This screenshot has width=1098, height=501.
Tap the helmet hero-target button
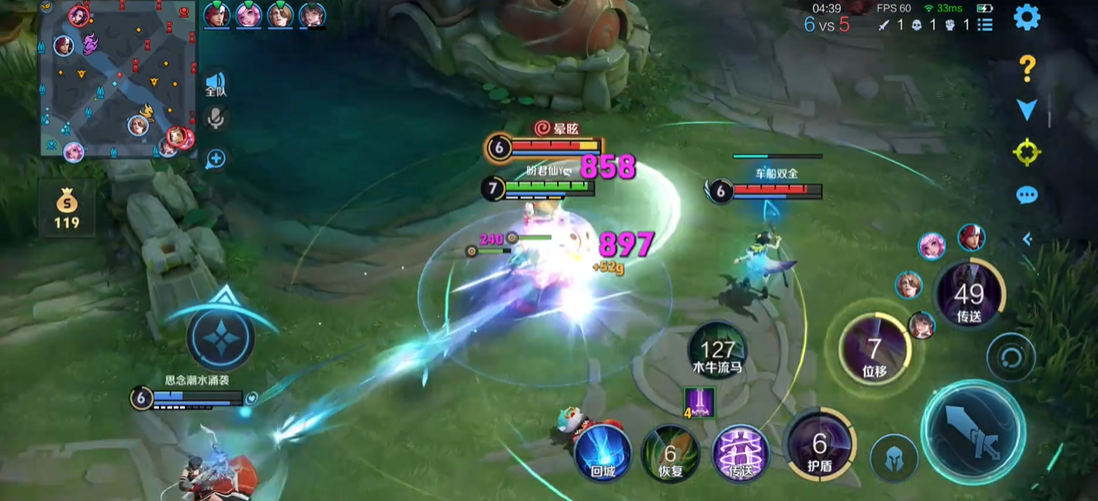[894, 459]
